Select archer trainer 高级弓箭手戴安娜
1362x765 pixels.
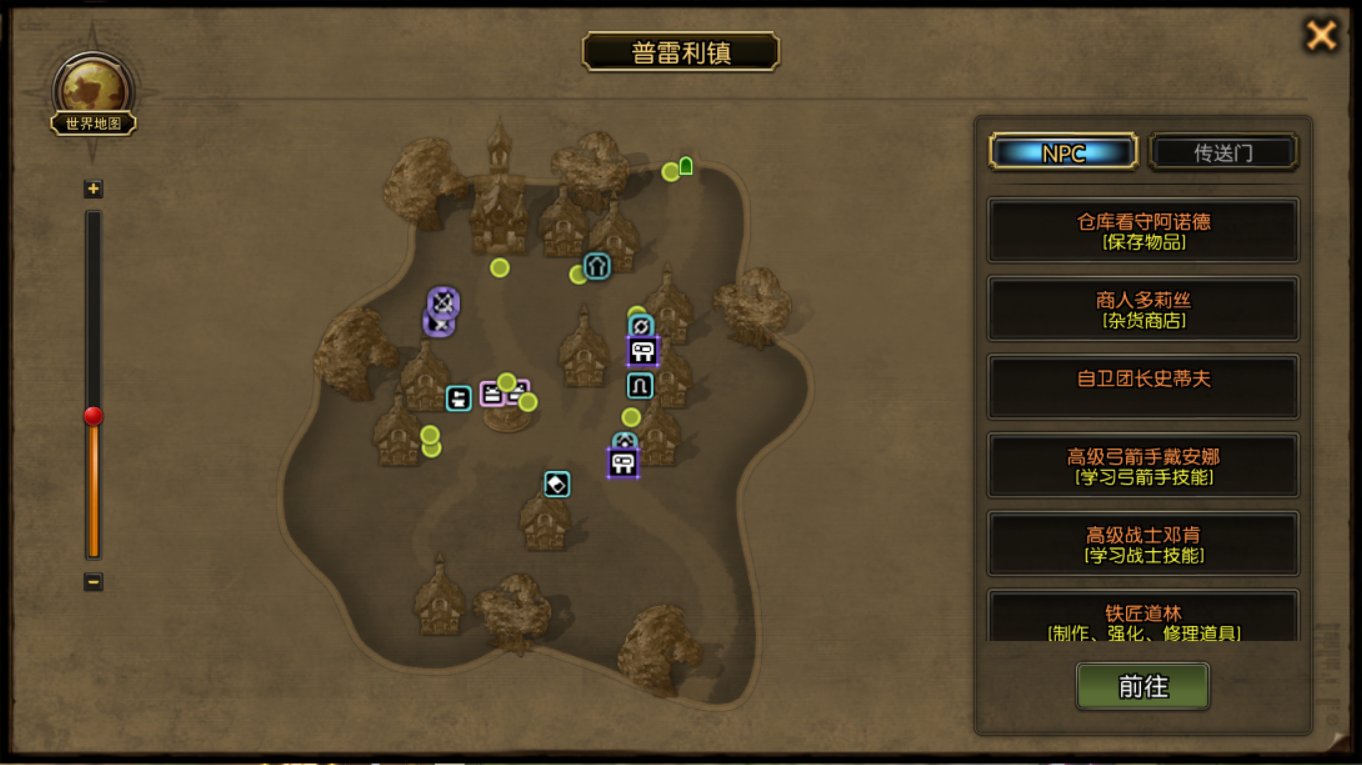point(1143,465)
